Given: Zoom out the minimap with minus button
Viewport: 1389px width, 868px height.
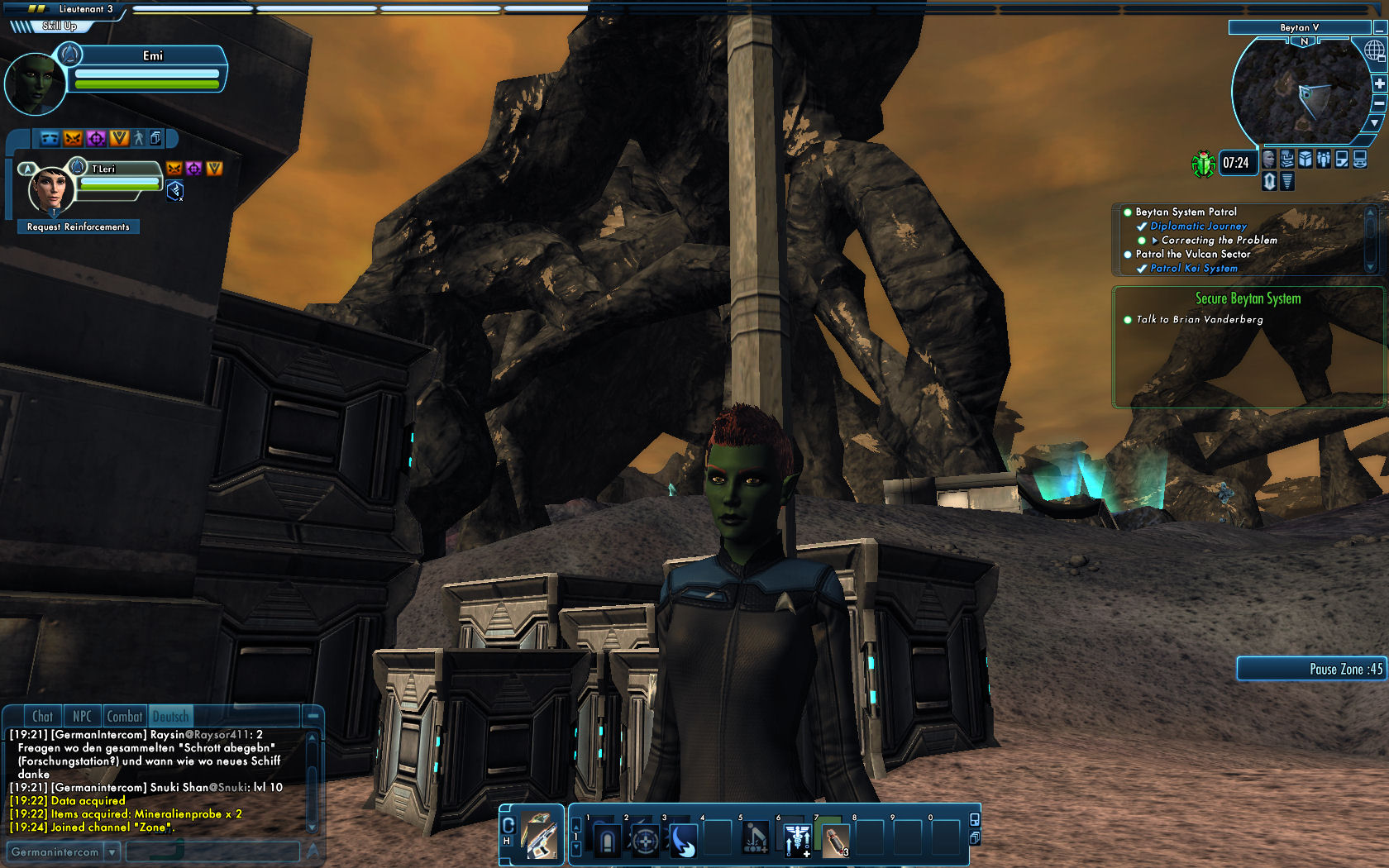Looking at the screenshot, I should pyautogui.click(x=1380, y=103).
